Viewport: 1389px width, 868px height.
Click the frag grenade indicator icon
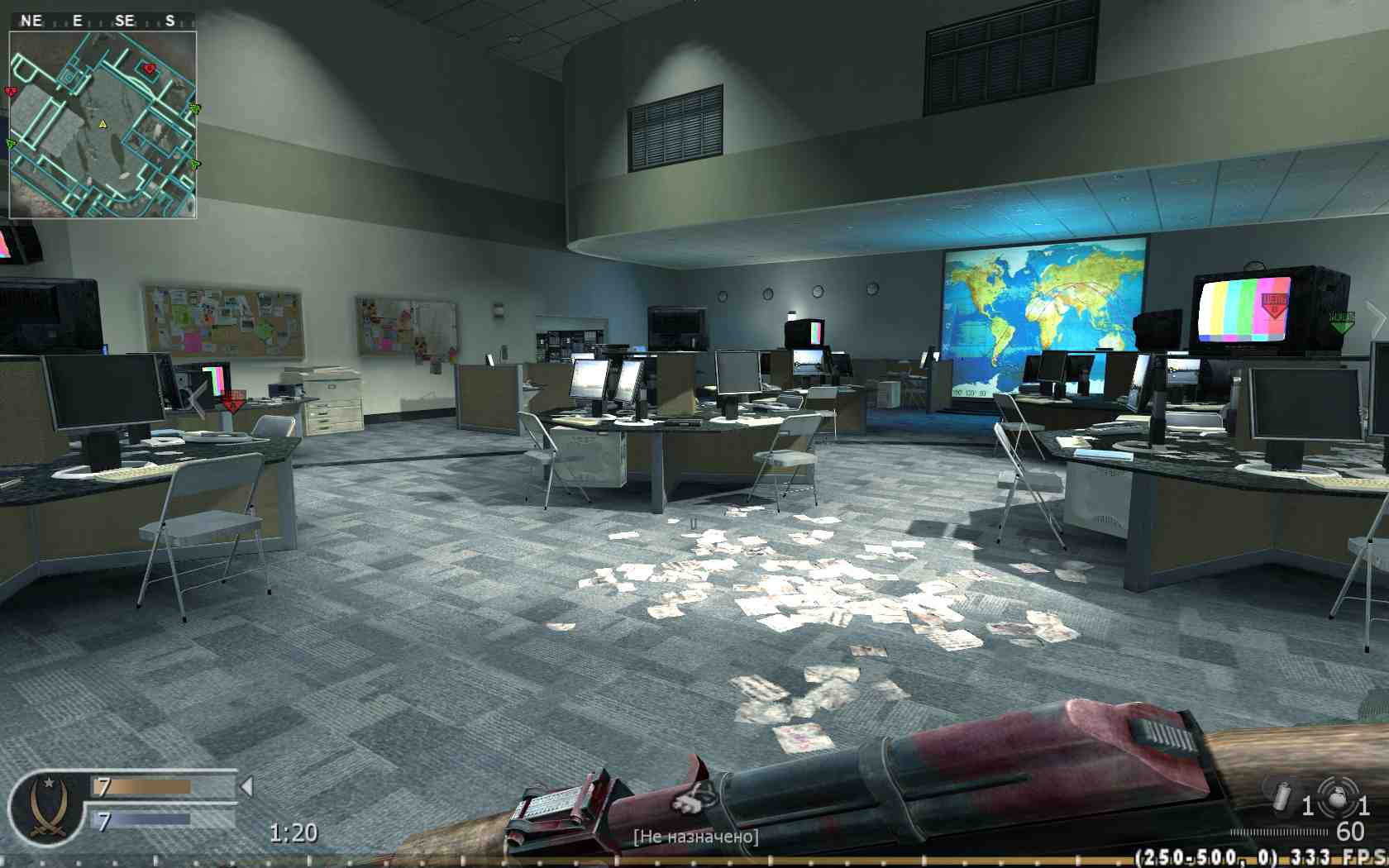[x=1338, y=800]
